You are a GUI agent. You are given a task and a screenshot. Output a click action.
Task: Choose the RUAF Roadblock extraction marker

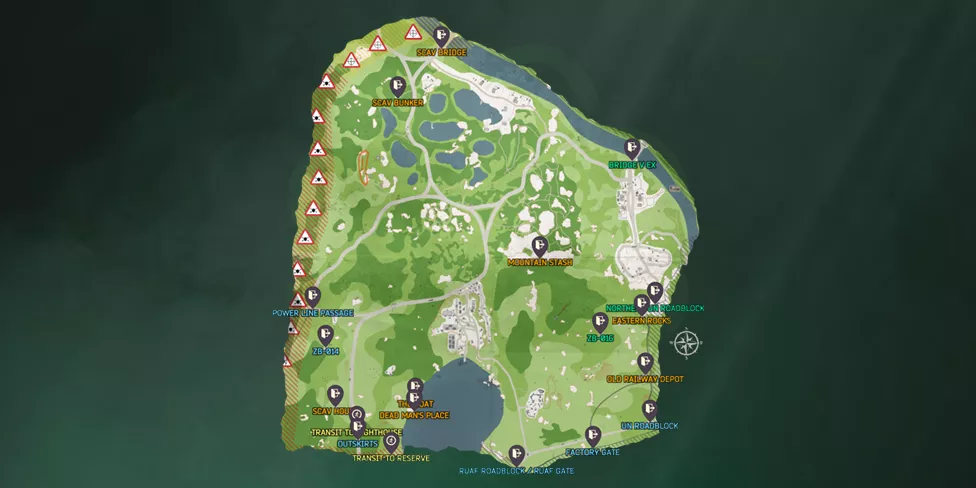[516, 454]
